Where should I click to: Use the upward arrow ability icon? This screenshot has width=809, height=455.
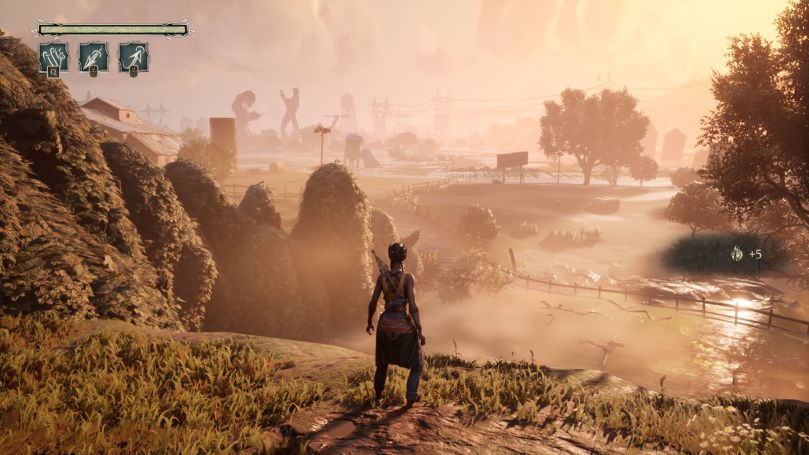click(134, 56)
